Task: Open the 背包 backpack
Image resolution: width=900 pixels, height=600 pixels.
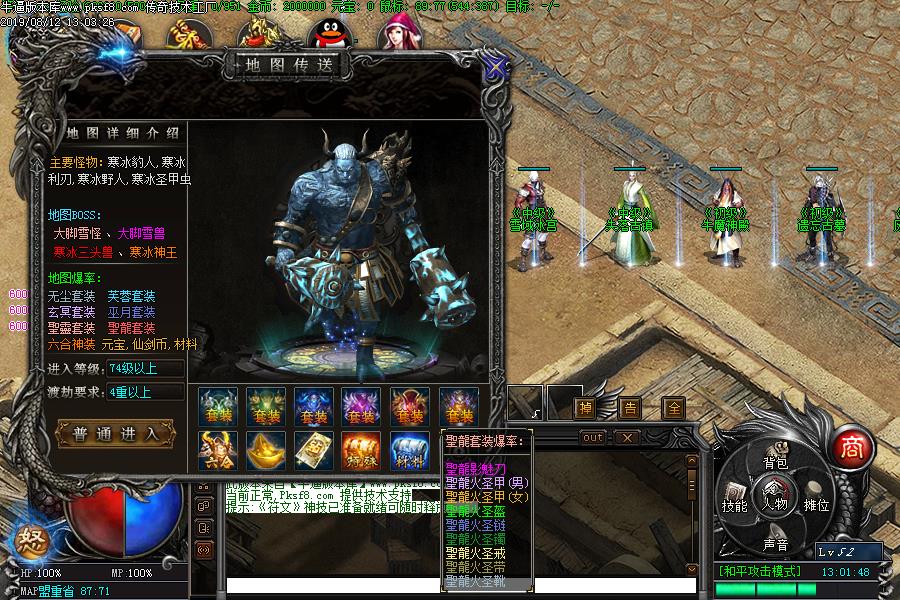Action: pyautogui.click(x=775, y=462)
